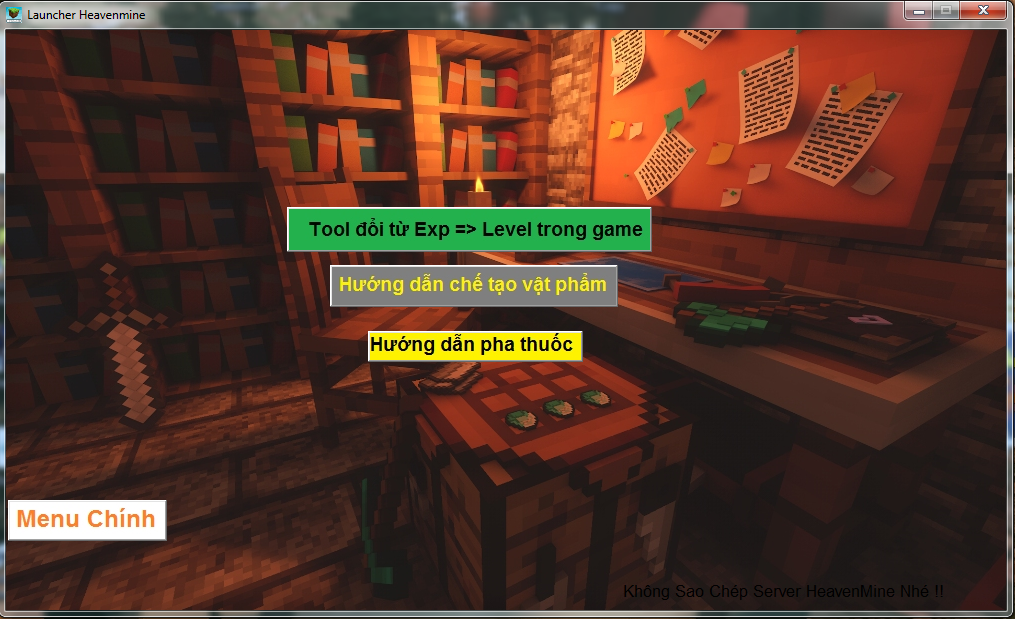Close the Launcher Heavenmine window
Viewport: 1015px width, 619px height.
click(983, 10)
